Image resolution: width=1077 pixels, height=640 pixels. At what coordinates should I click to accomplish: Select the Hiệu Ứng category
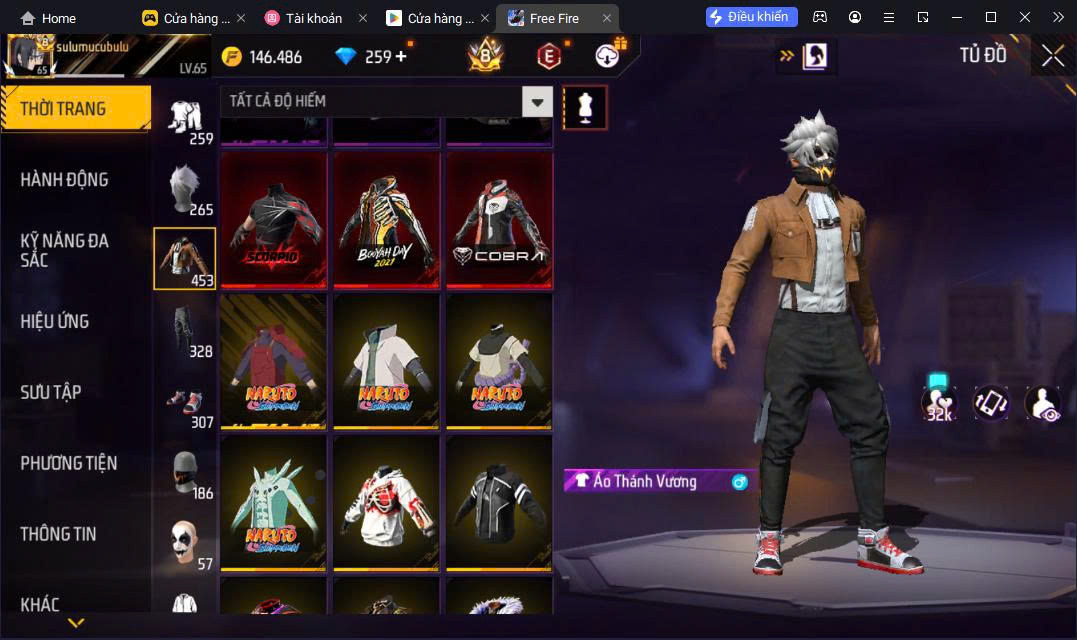pyautogui.click(x=55, y=321)
